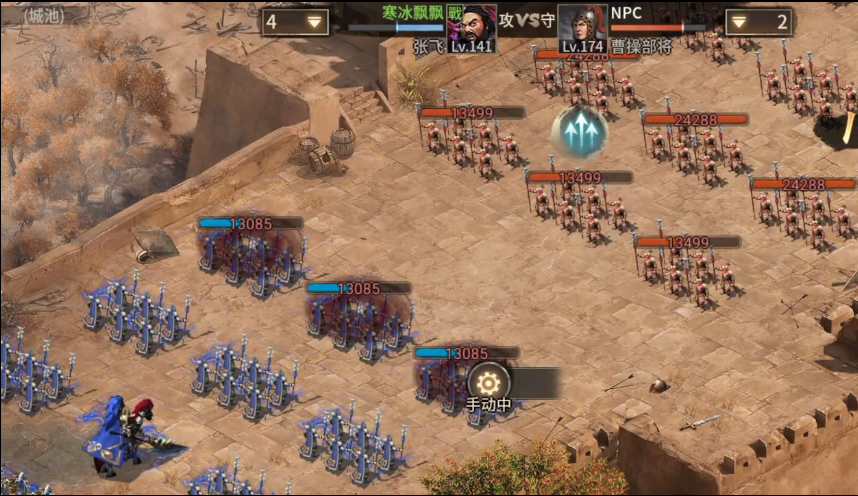Viewport: 858px width, 496px height.
Task: Select the 张飞 Lv.141 general portrait
Action: (471, 27)
